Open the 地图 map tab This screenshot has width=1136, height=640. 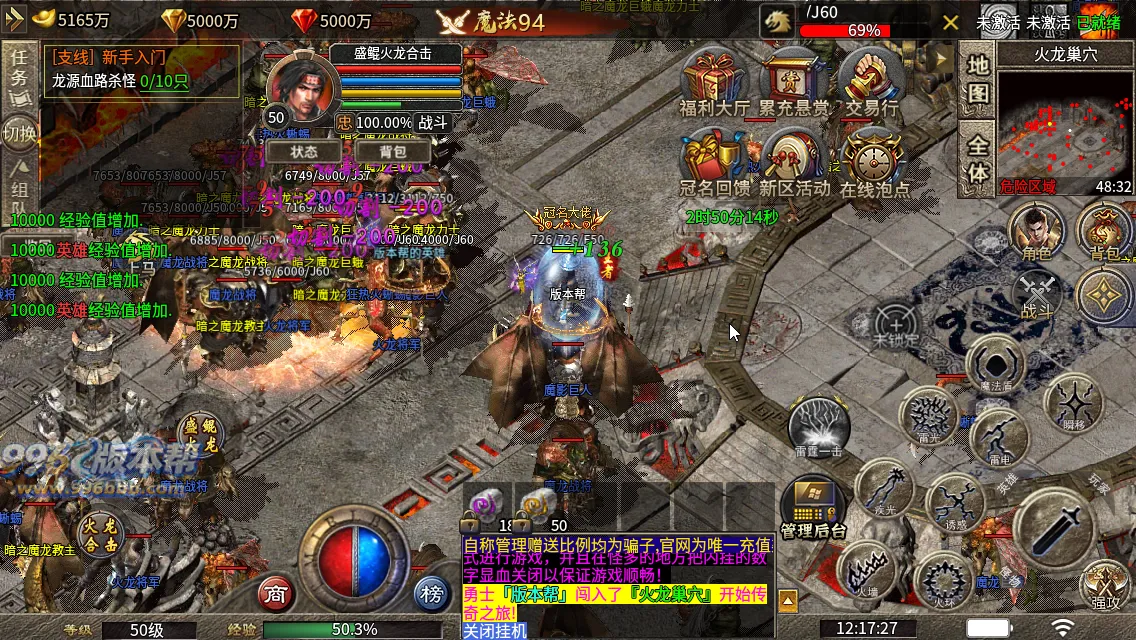(x=978, y=80)
